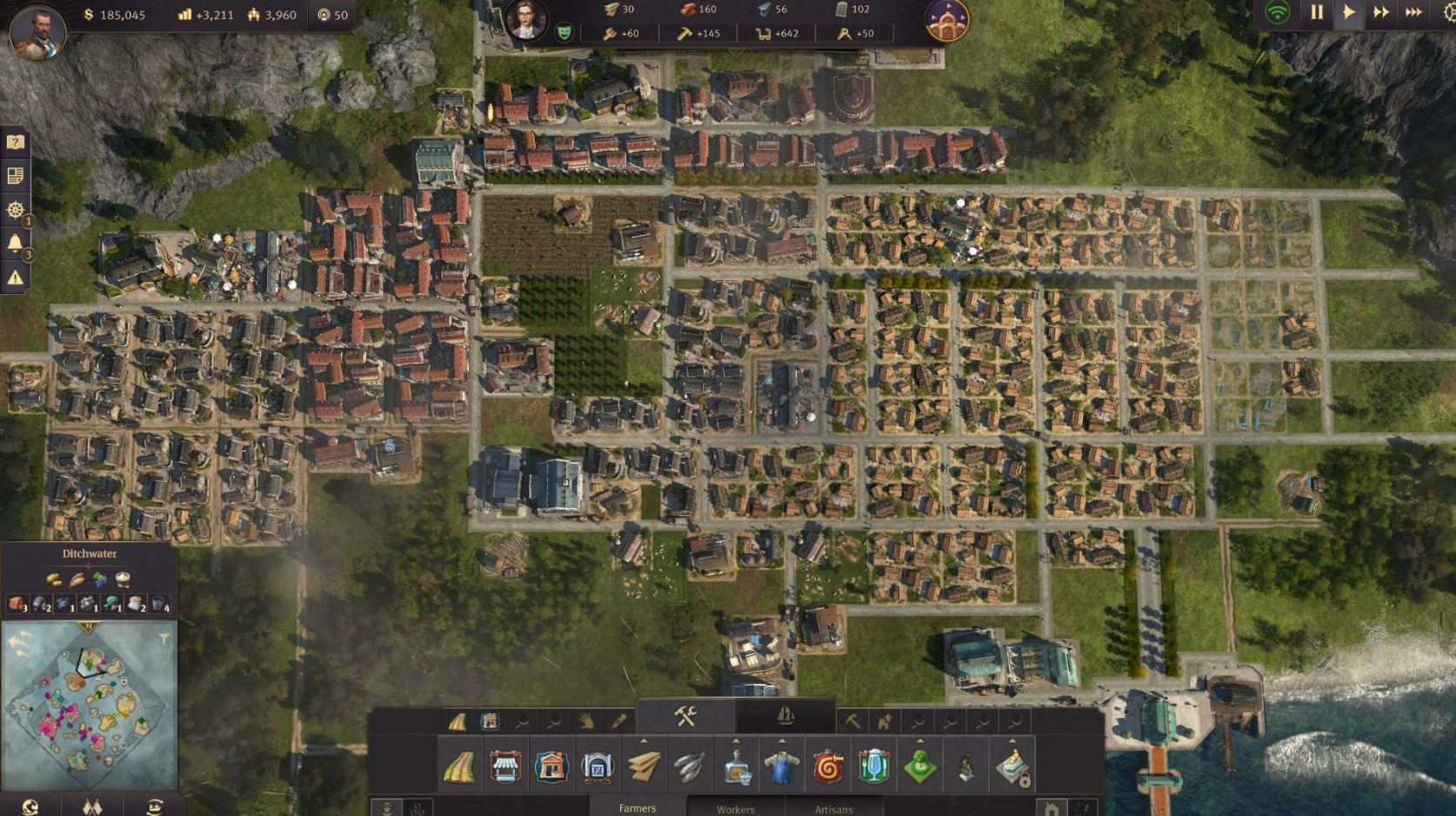Screen dimensions: 1456x816
Task: Expand the schnapps production submenu arrow
Action: tap(736, 741)
